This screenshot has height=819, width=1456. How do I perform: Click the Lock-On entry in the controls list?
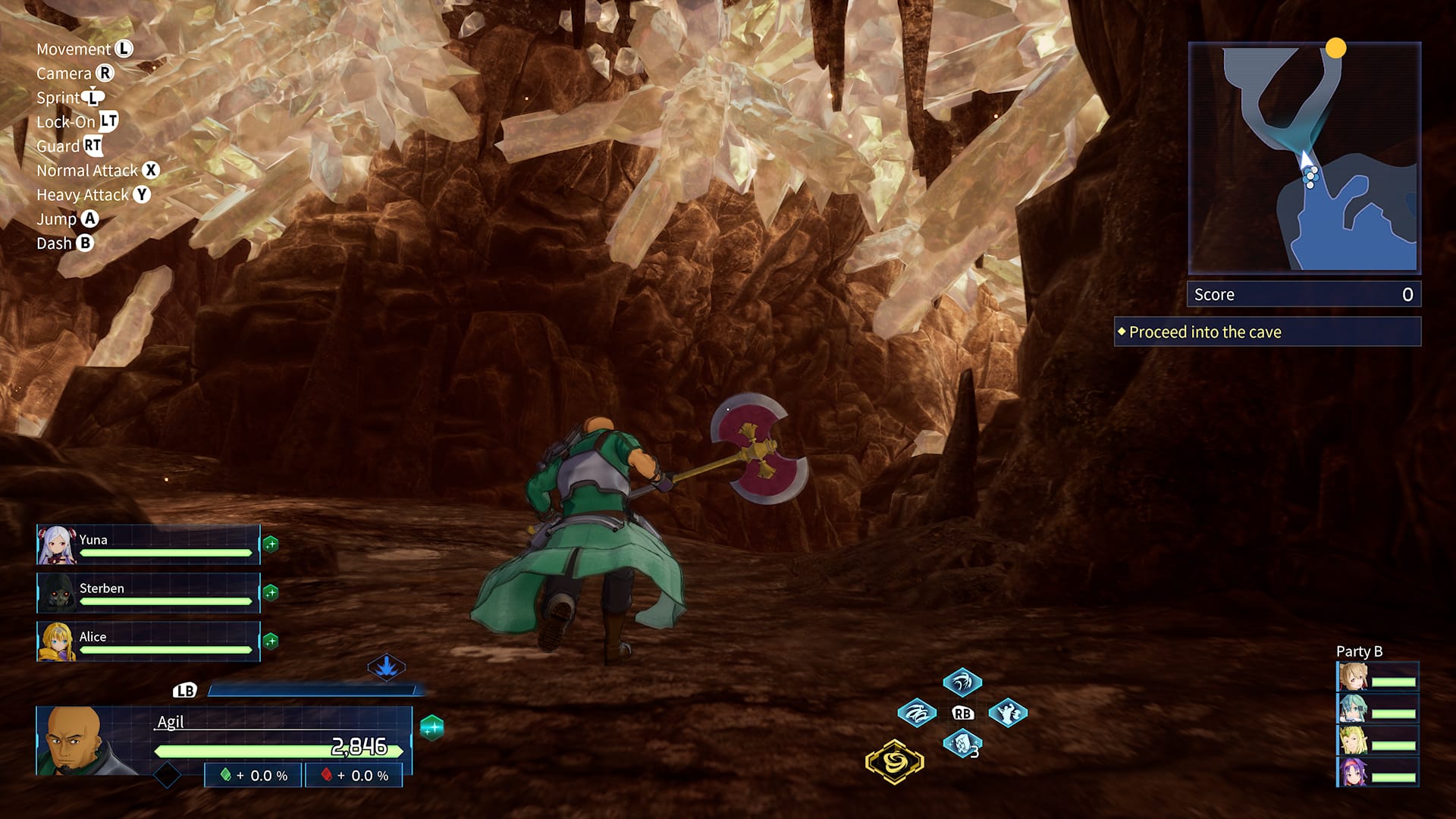pos(76,121)
